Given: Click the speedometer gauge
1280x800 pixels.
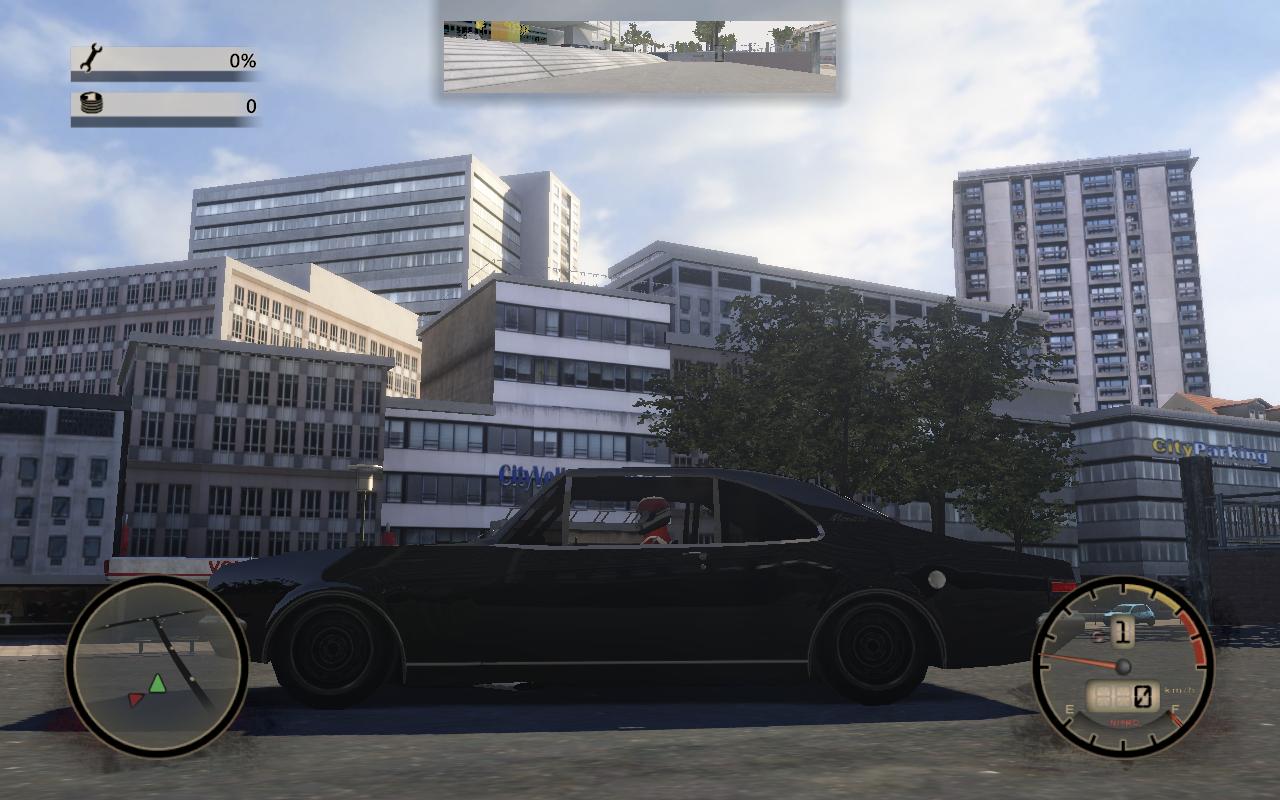Looking at the screenshot, I should tap(1122, 666).
